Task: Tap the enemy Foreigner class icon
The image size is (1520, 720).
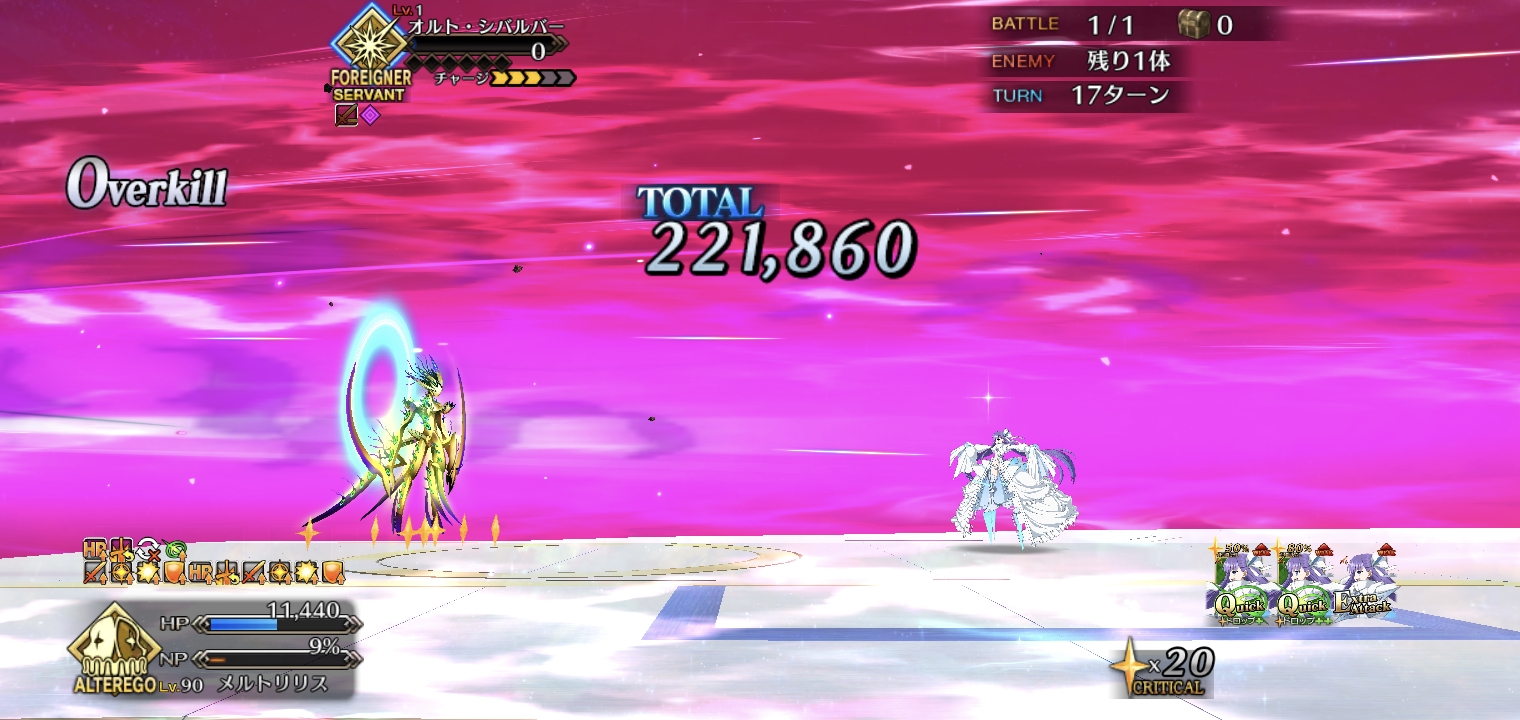Action: (370, 46)
